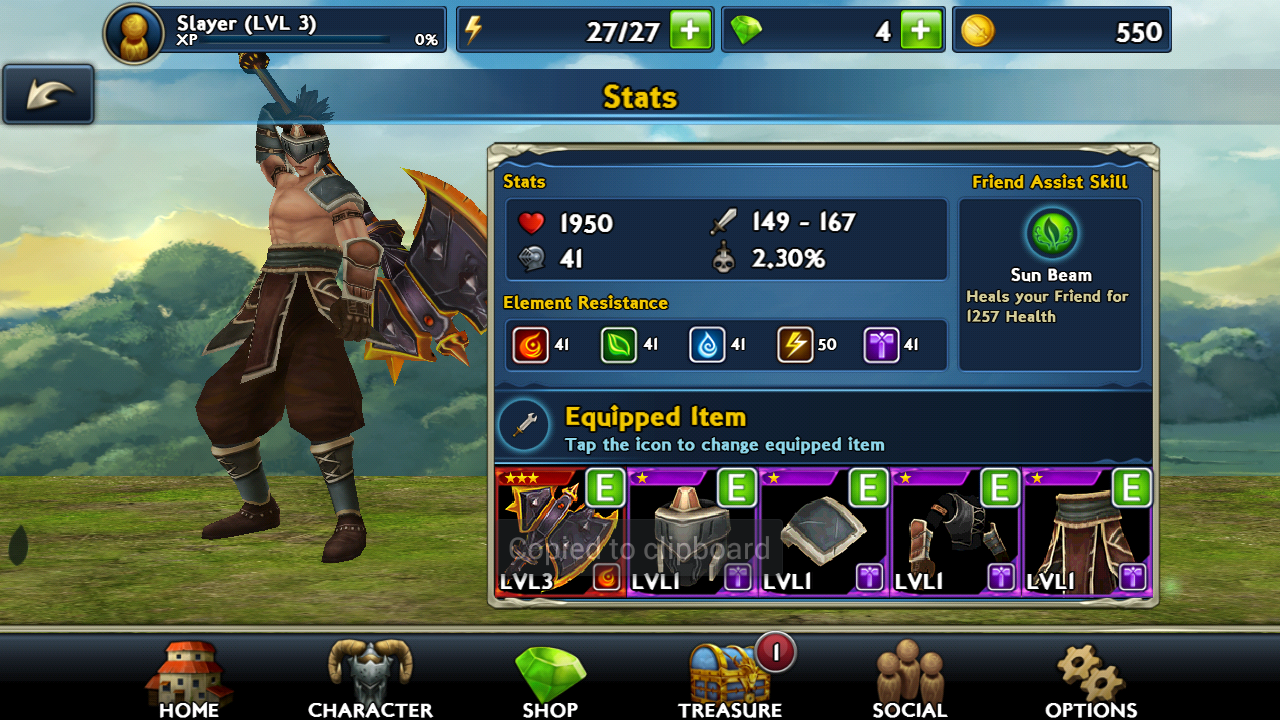Select the equipped gauntlets slot

[956, 532]
